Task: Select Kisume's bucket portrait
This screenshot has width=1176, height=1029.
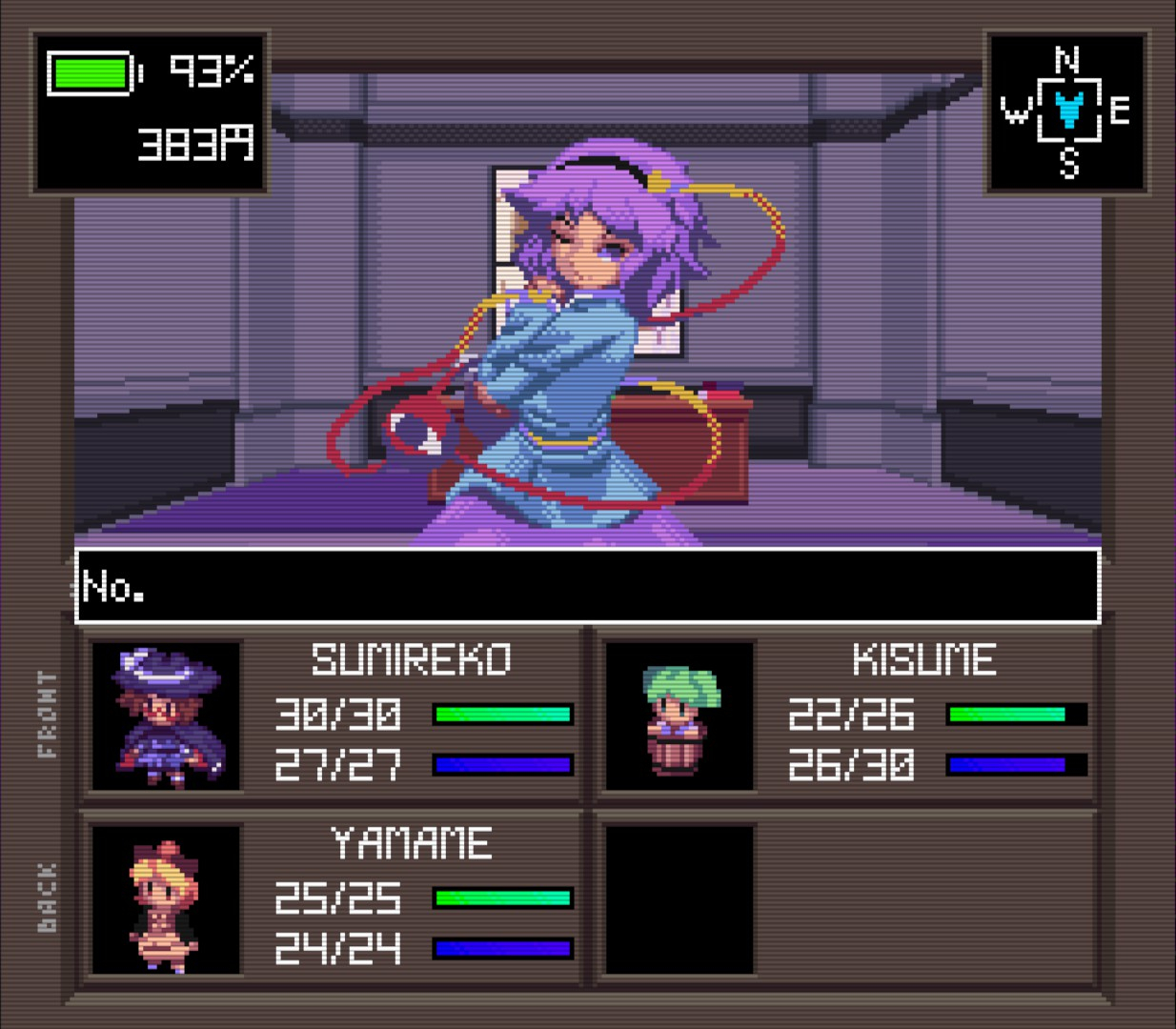Action: (x=679, y=716)
